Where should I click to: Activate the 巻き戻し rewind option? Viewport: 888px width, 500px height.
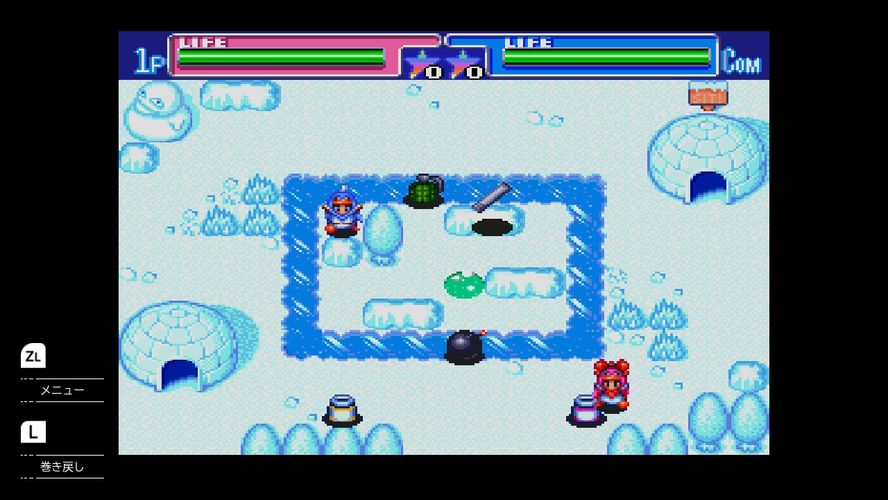click(61, 466)
